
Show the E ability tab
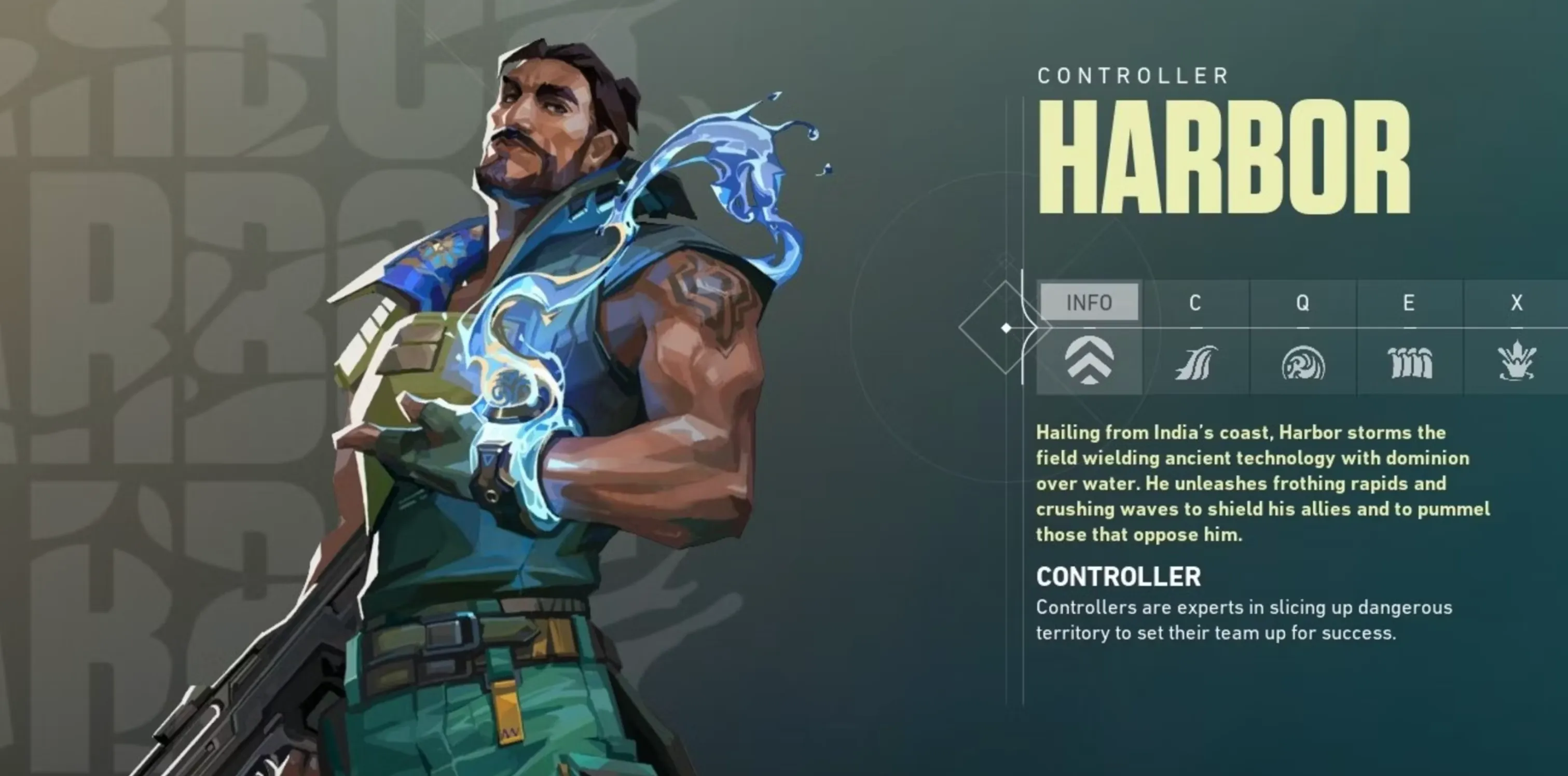1409,302
